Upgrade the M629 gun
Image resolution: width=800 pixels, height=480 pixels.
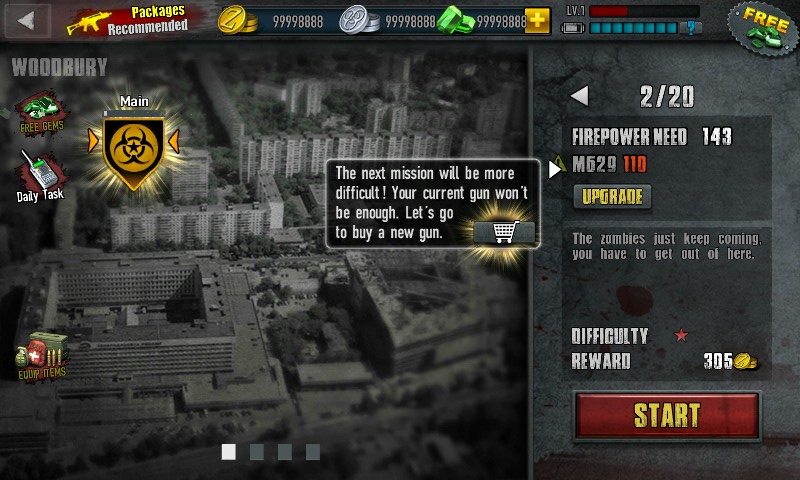(x=611, y=196)
